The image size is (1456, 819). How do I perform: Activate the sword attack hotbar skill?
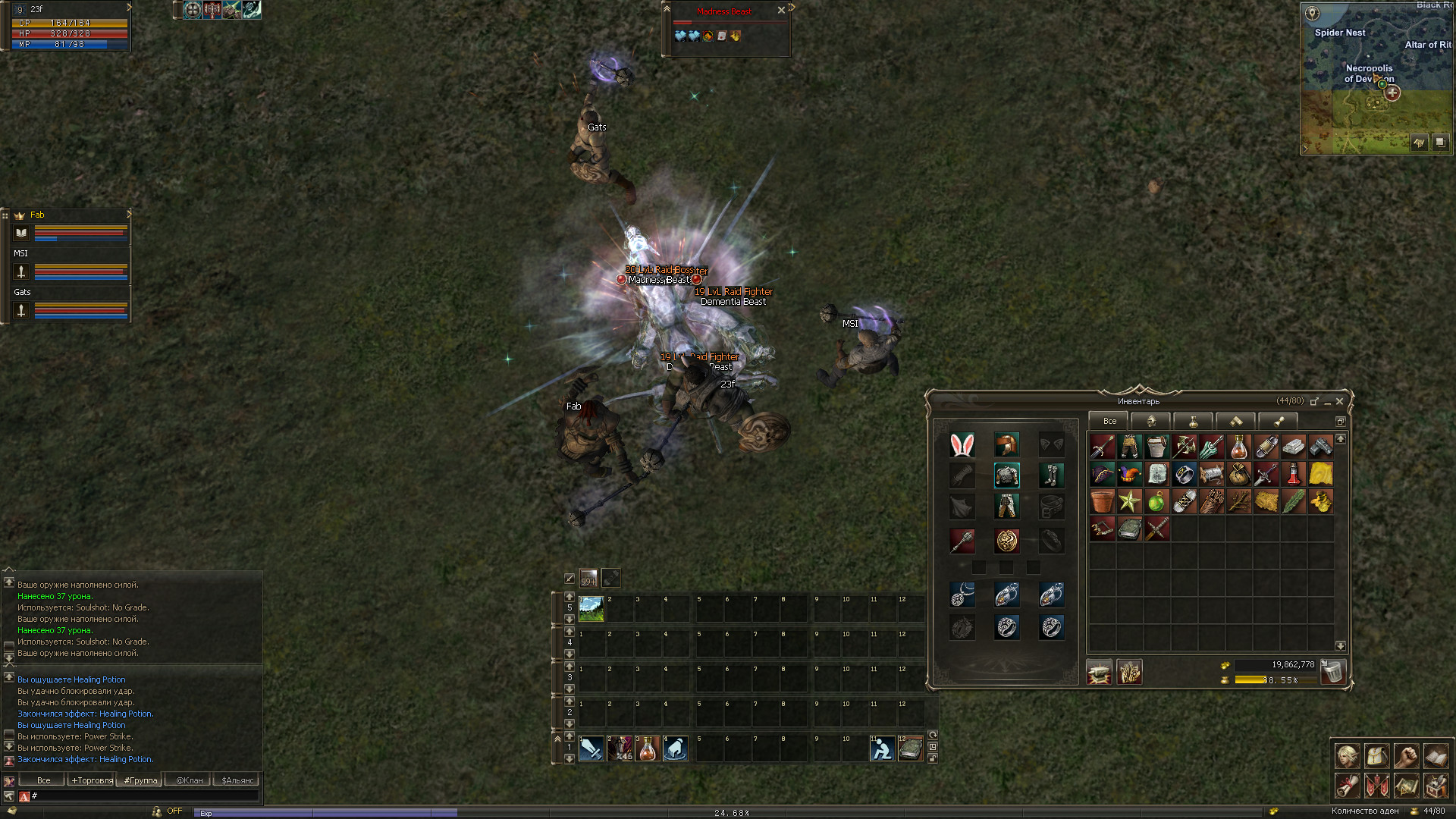point(591,748)
